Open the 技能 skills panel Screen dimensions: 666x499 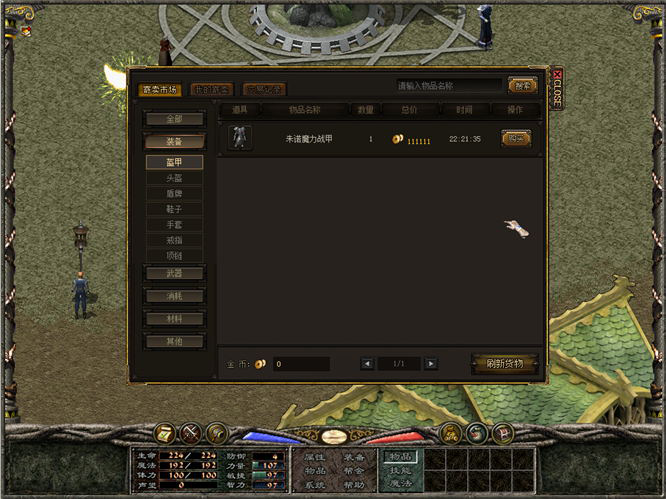400,470
